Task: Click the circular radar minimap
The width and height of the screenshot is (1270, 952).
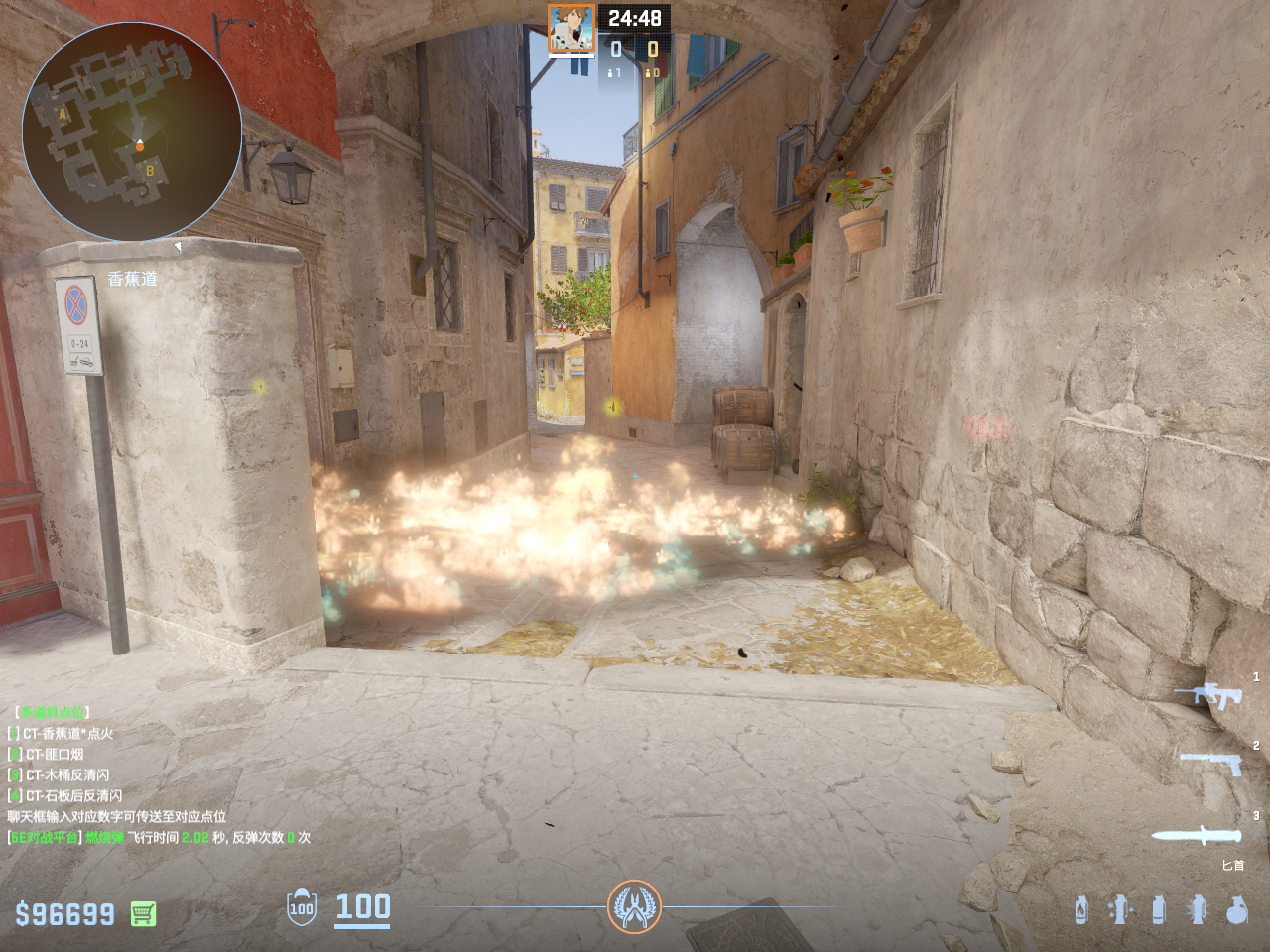Action: (132, 131)
